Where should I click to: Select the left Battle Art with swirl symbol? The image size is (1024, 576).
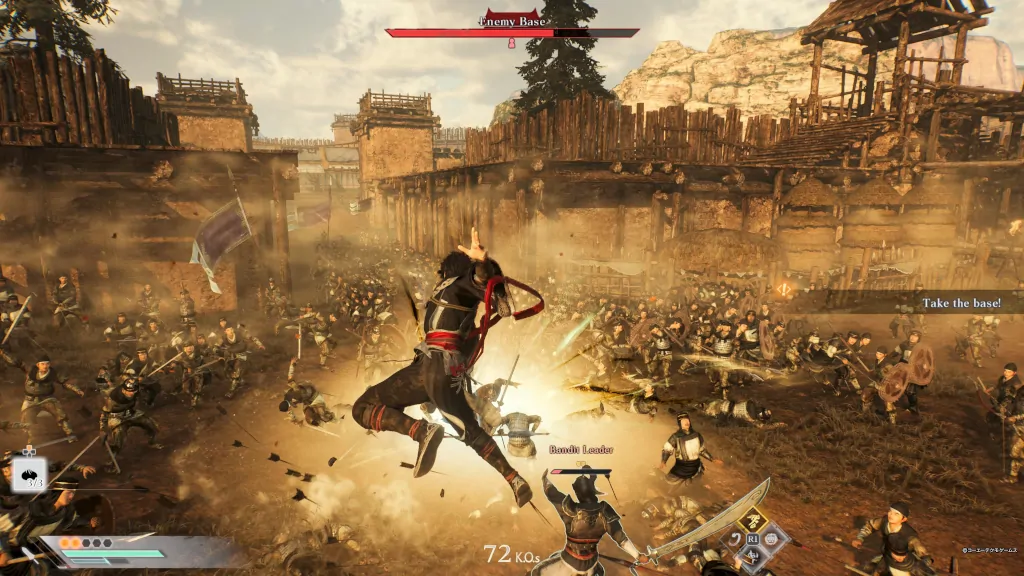pyautogui.click(x=731, y=540)
